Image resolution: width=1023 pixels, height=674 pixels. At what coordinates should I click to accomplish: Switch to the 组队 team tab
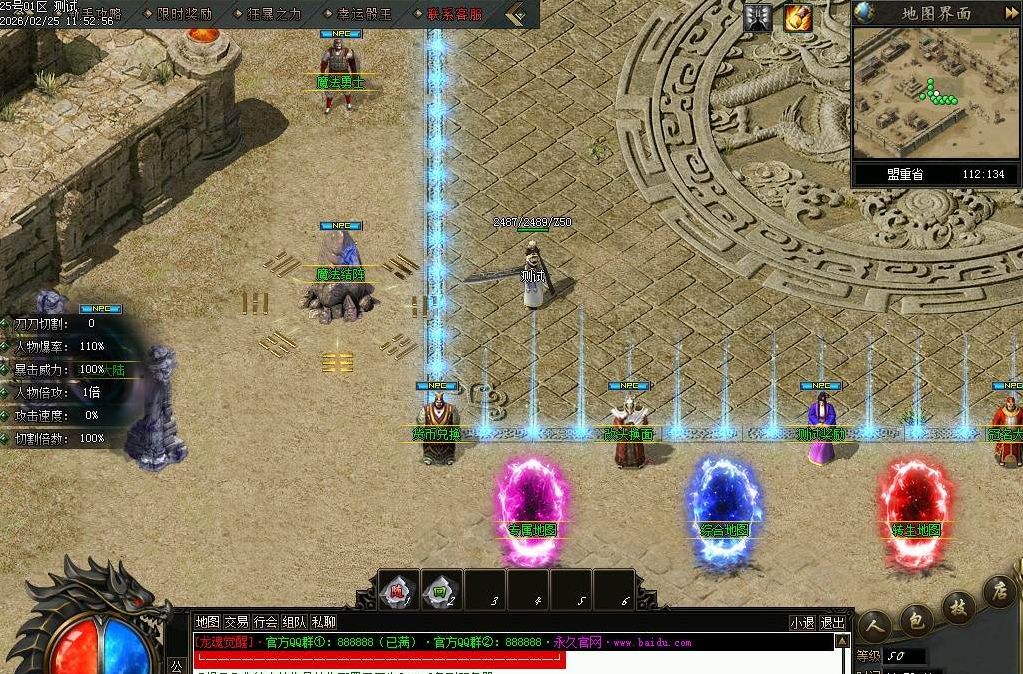(x=294, y=622)
